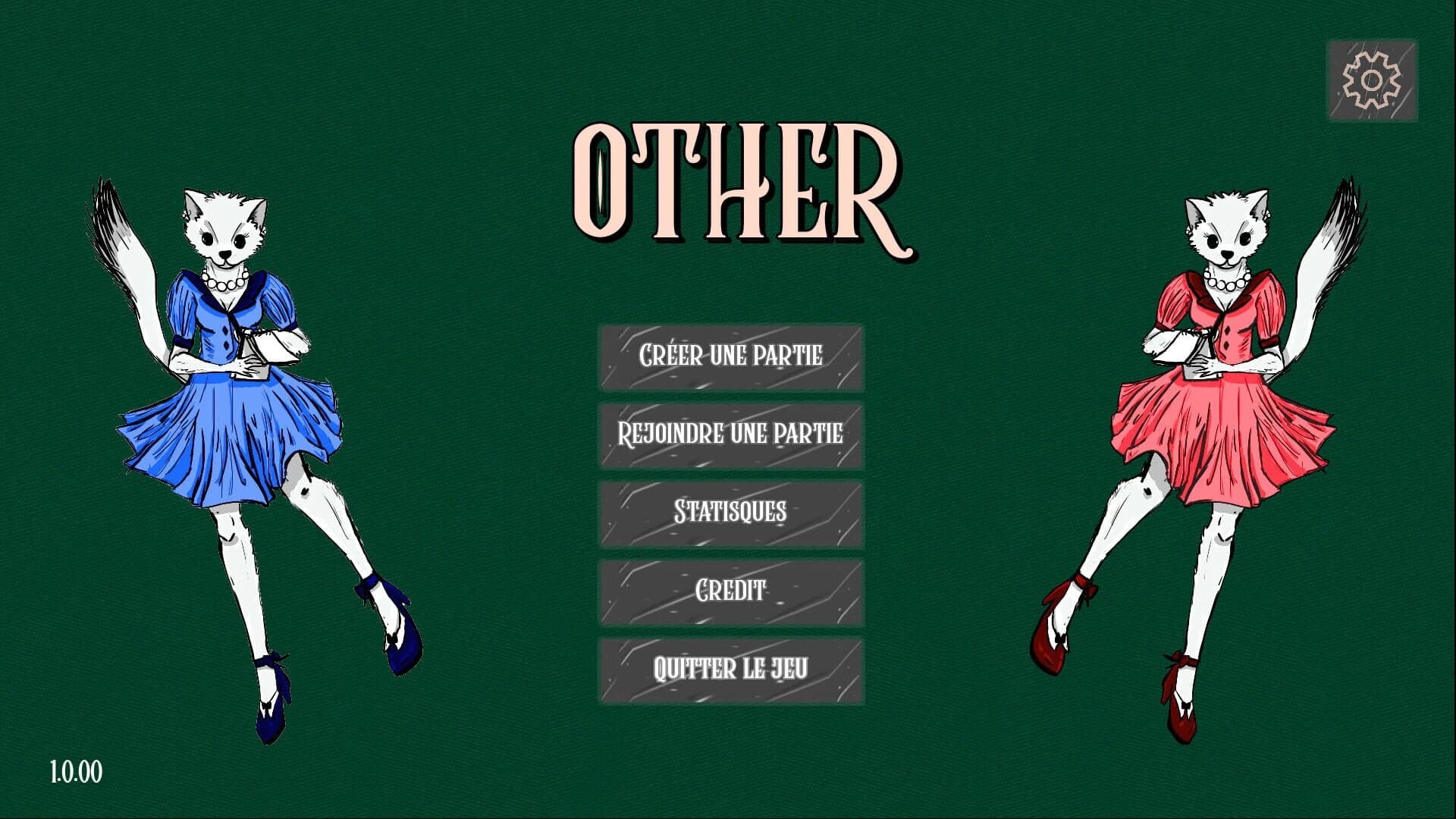Select the middle menu option 'Statisques'

[x=732, y=514]
